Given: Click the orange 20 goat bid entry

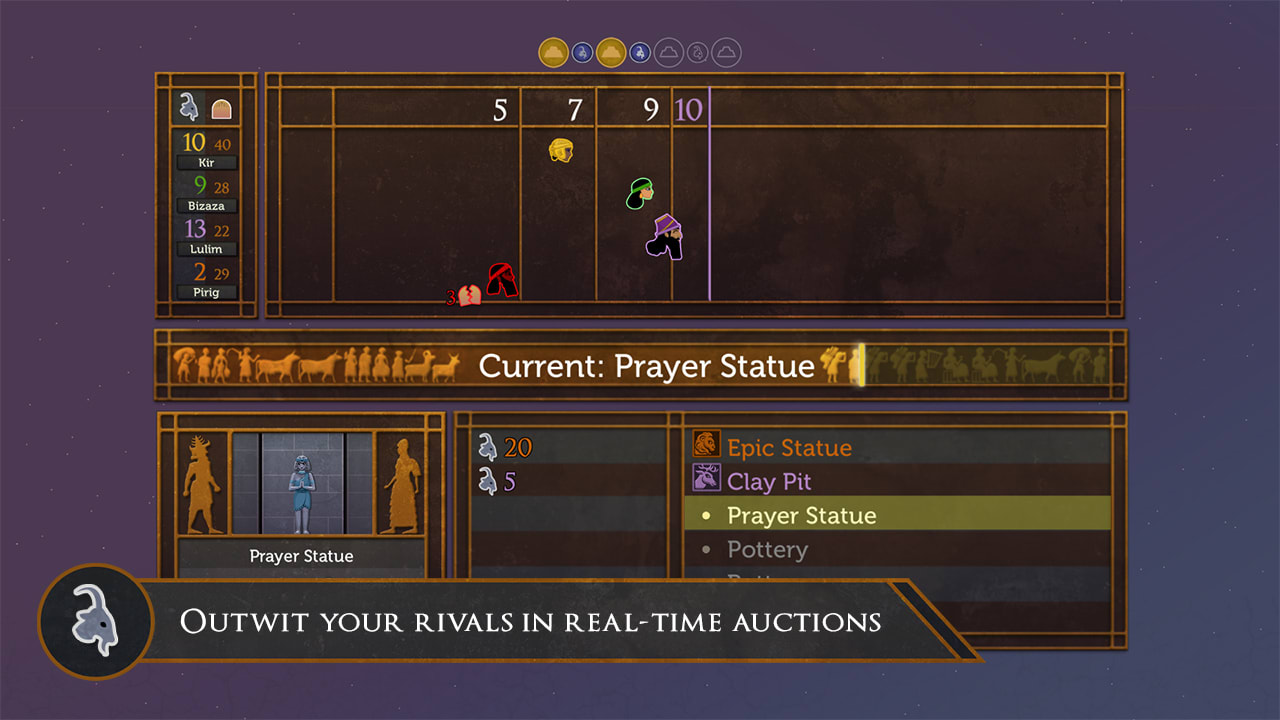Looking at the screenshot, I should tap(506, 447).
